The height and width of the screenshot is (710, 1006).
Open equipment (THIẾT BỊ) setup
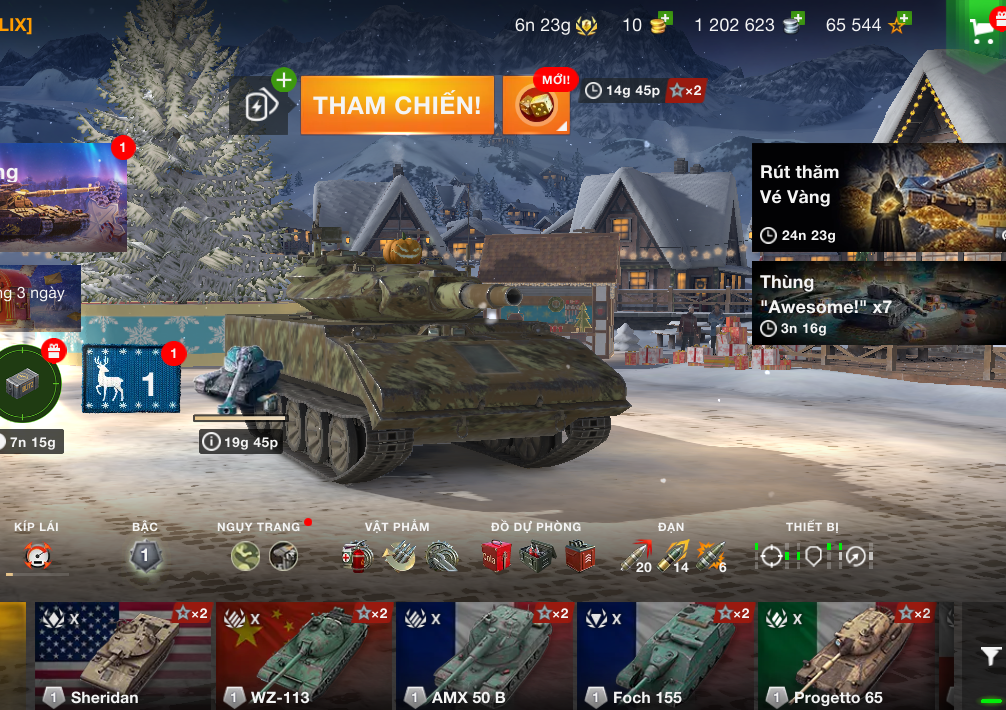click(x=813, y=556)
